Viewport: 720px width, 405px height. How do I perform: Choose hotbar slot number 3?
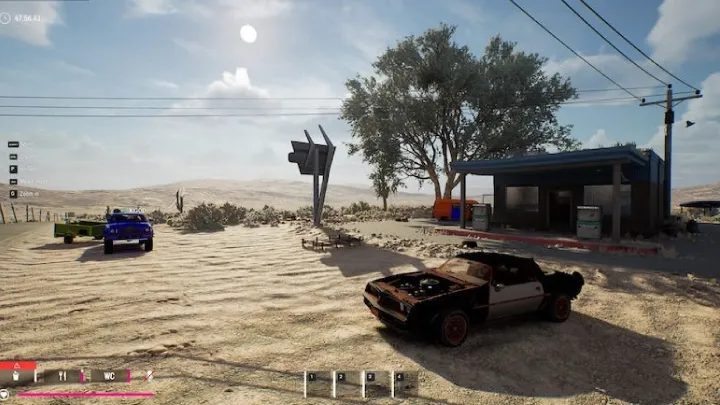(x=376, y=384)
